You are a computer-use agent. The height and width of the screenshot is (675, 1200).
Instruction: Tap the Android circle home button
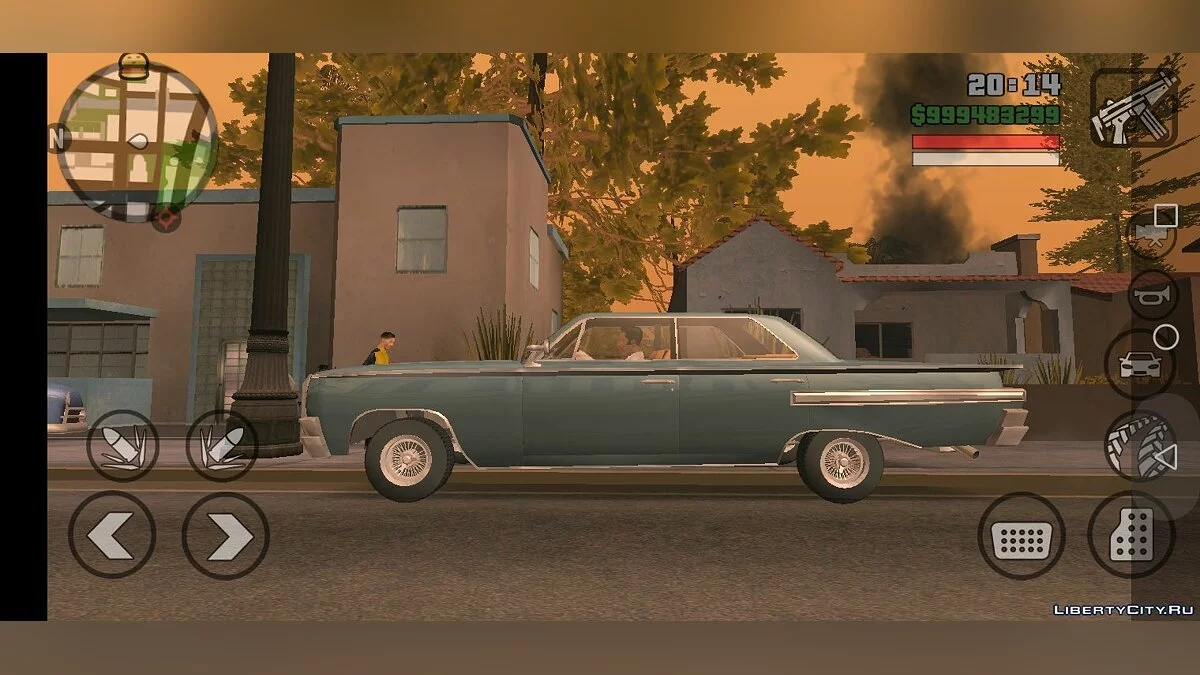(x=1166, y=337)
